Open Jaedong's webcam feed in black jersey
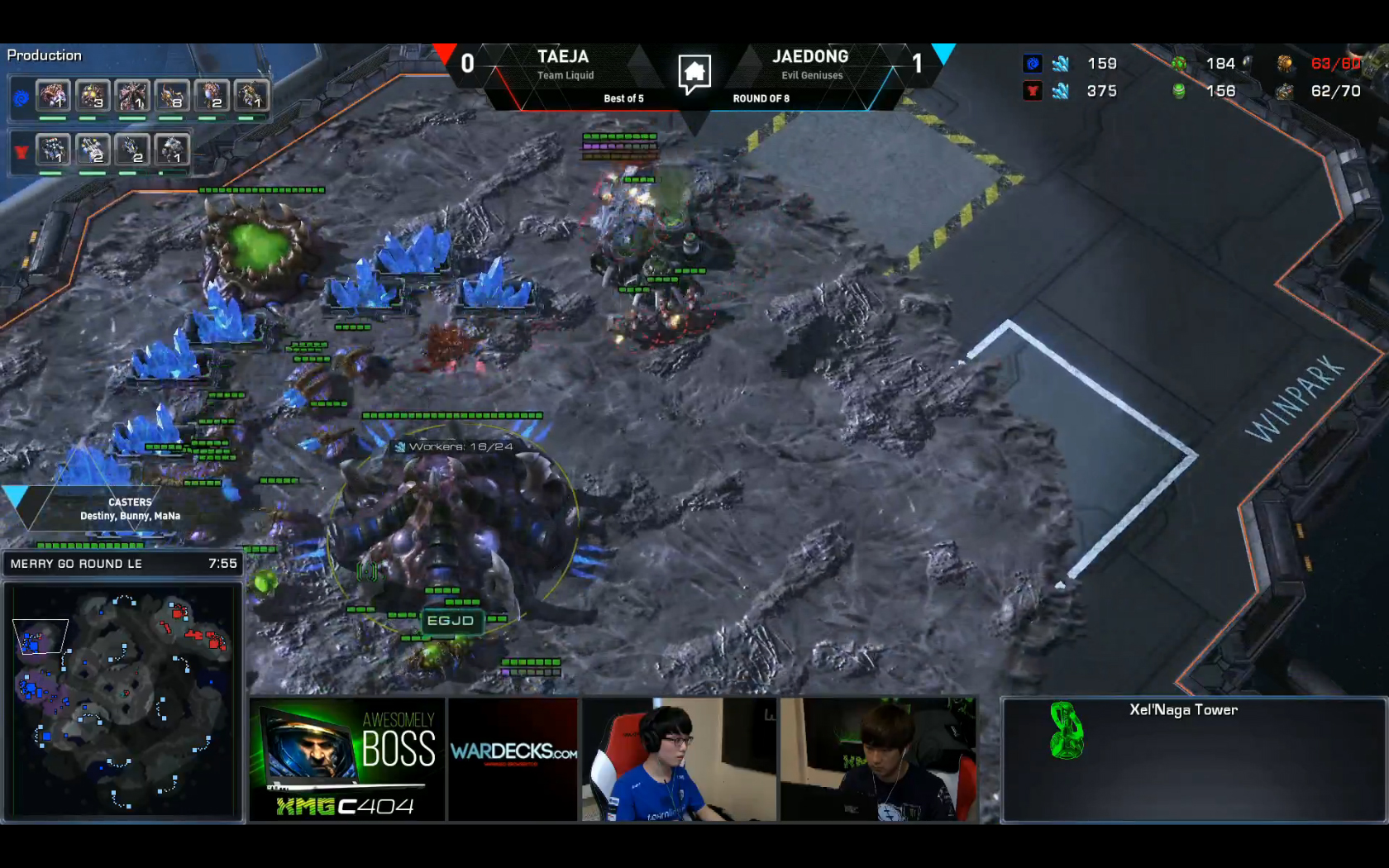Screen dimensions: 1389x868 [x=878, y=760]
